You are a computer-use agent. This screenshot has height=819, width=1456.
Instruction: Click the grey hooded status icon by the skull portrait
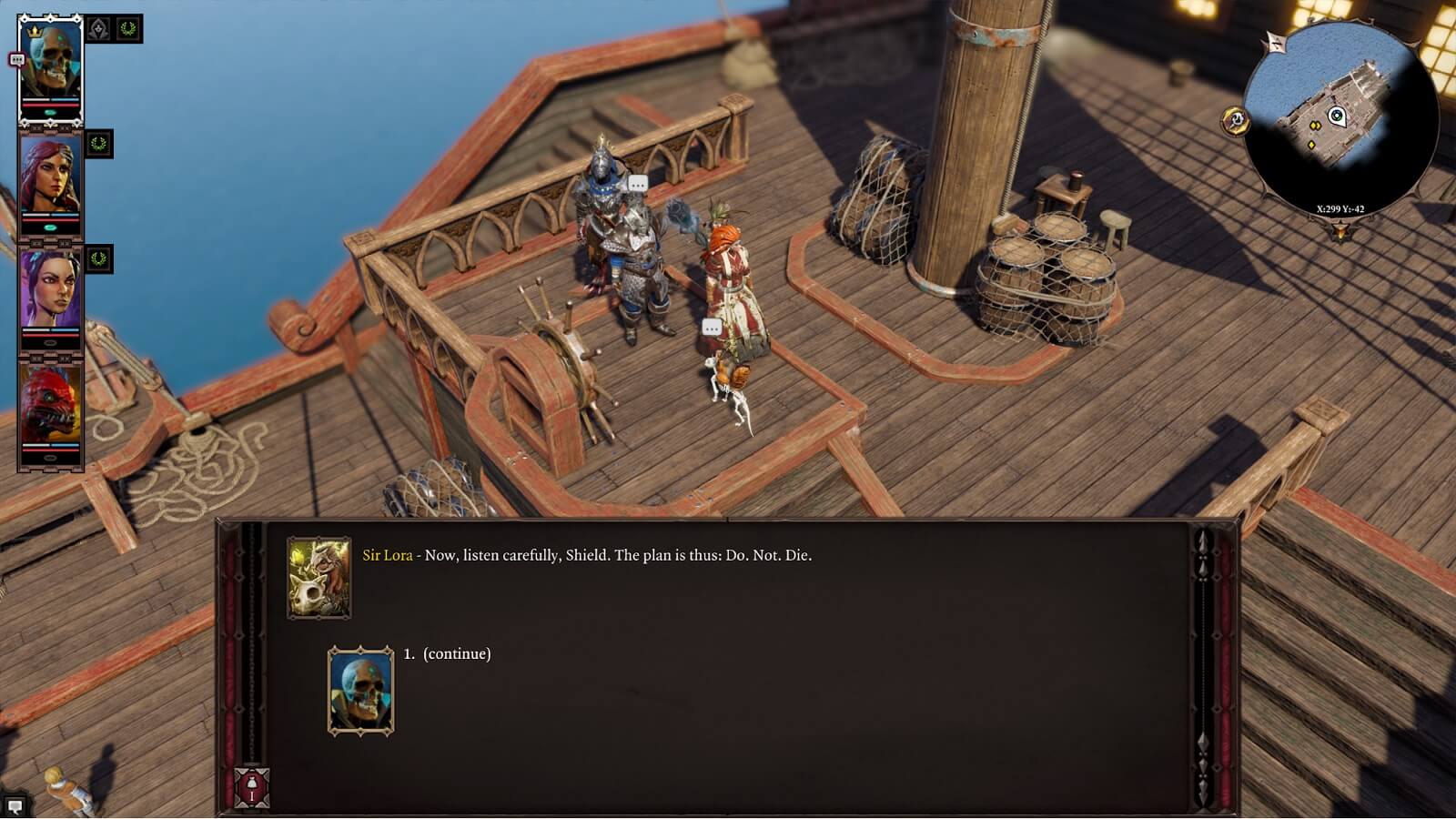(99, 29)
